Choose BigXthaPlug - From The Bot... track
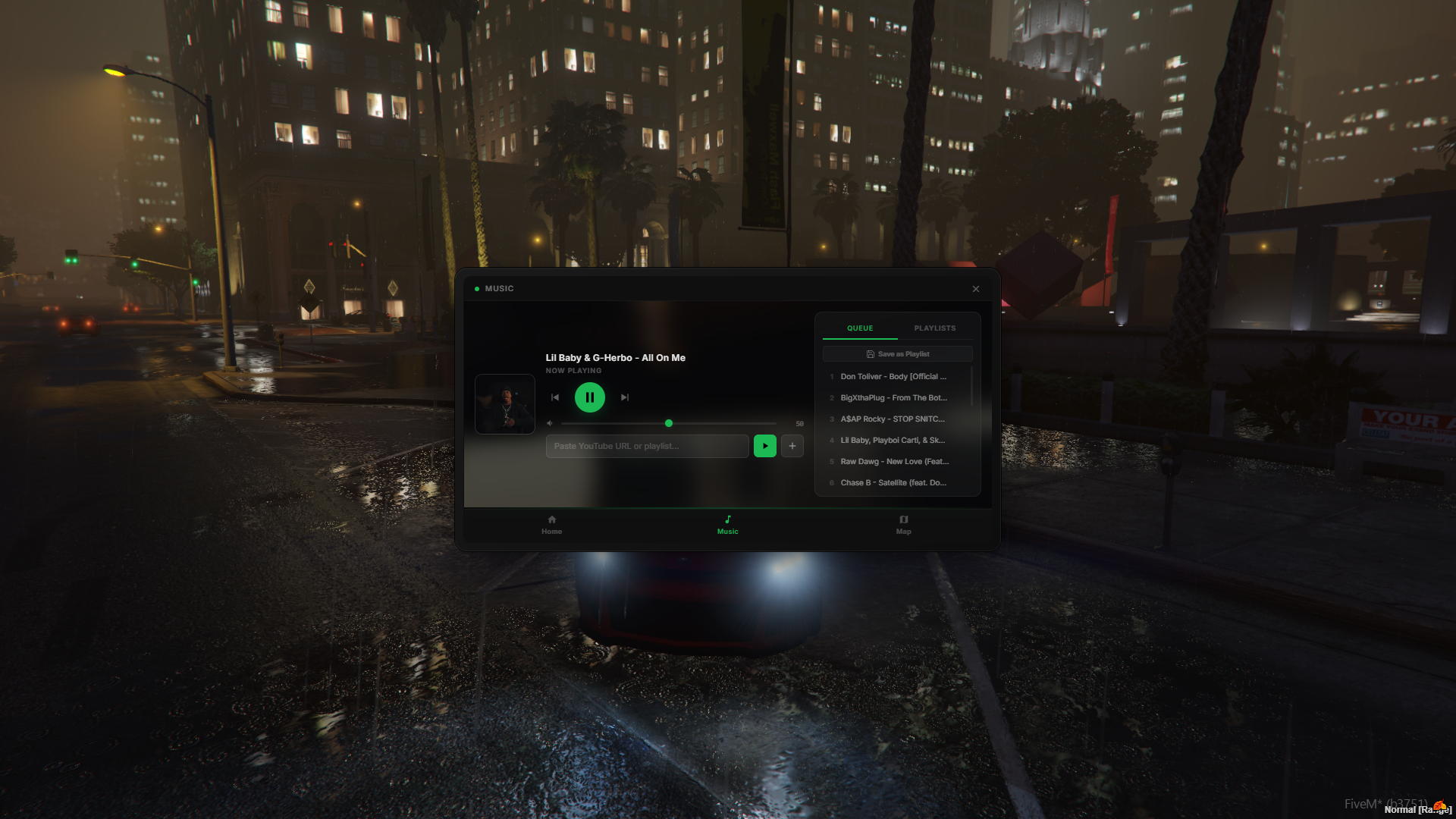The image size is (1456, 819). pos(893,398)
